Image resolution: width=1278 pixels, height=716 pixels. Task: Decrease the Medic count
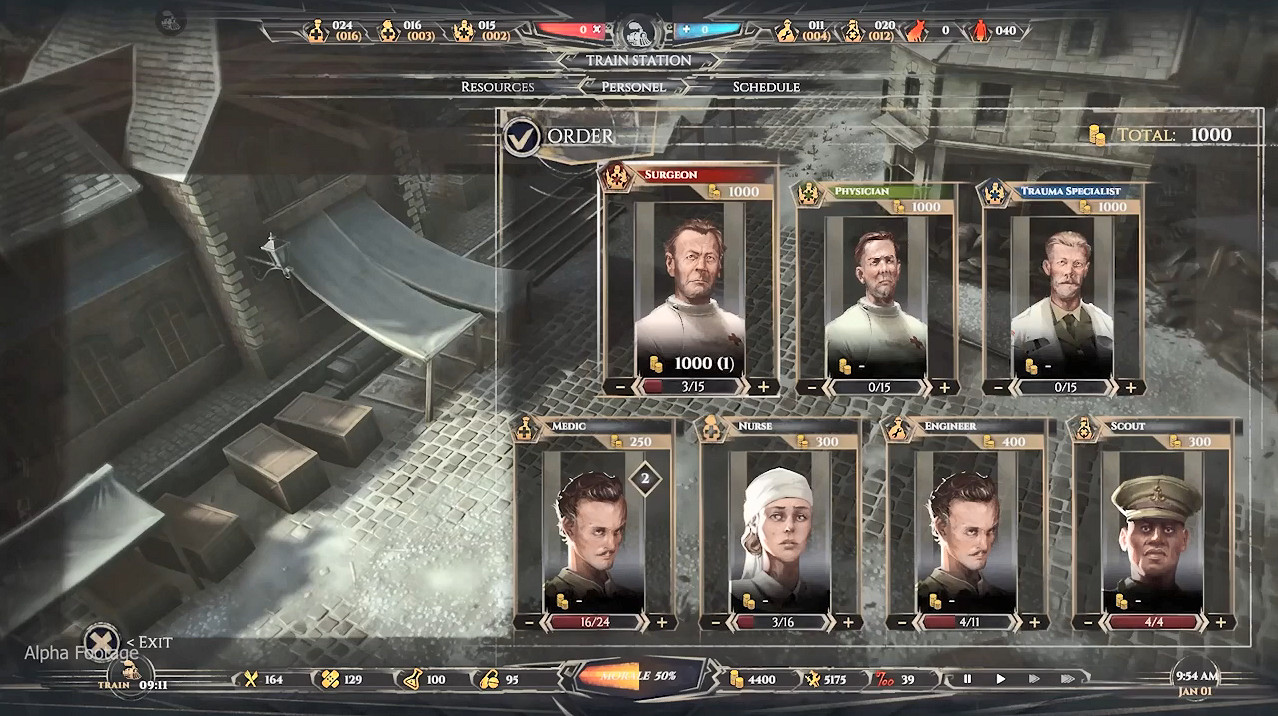530,622
